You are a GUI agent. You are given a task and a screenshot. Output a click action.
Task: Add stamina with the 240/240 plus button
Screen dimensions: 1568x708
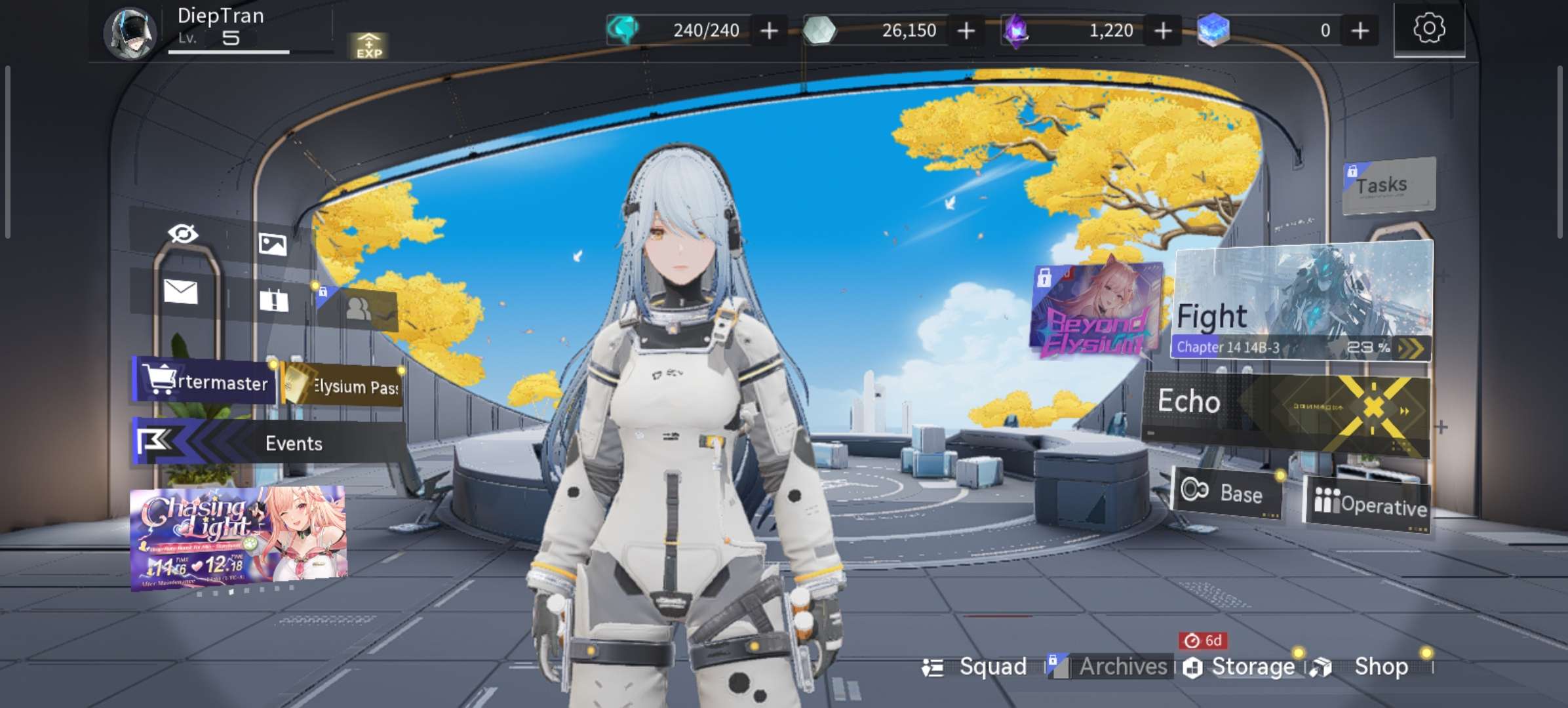point(769,30)
